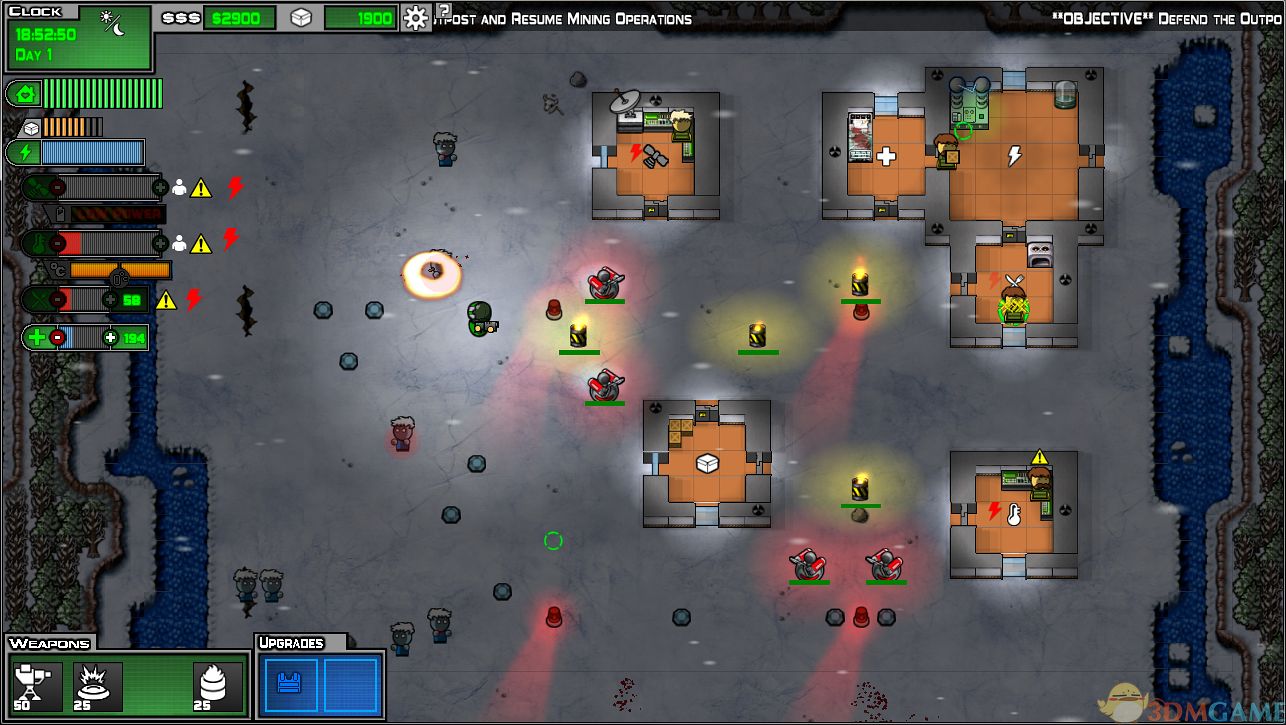Viewport: 1286px width, 725px height.
Task: Increase the medical cross allocation
Action: point(111,338)
